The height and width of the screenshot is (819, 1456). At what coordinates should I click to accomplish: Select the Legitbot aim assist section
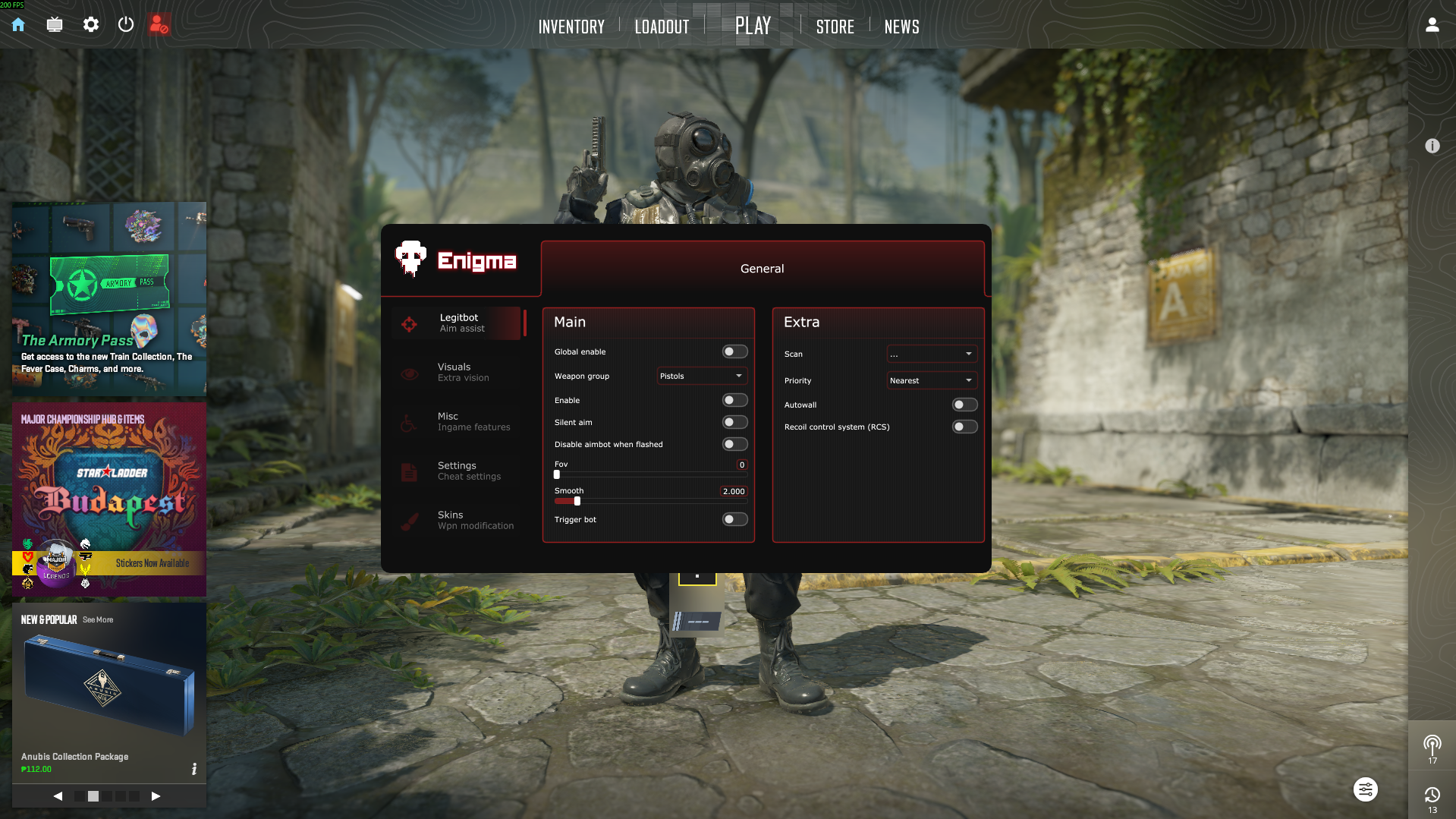point(458,323)
